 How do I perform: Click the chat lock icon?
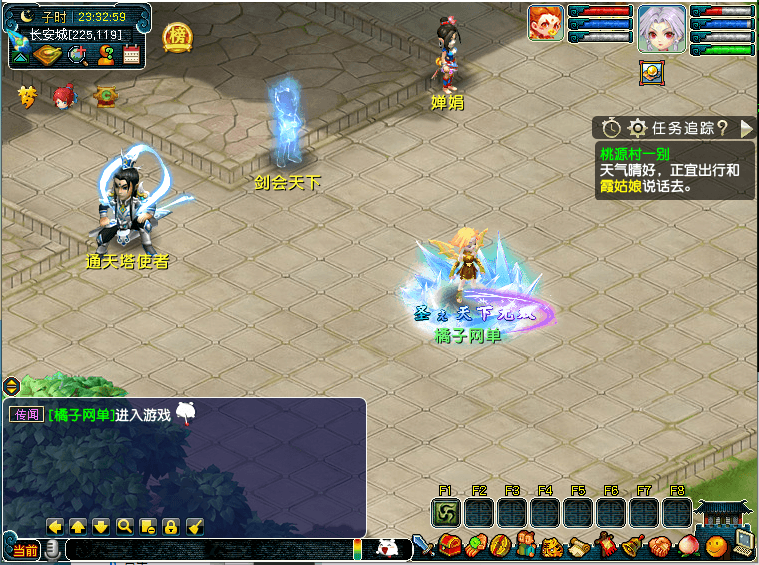(x=171, y=526)
